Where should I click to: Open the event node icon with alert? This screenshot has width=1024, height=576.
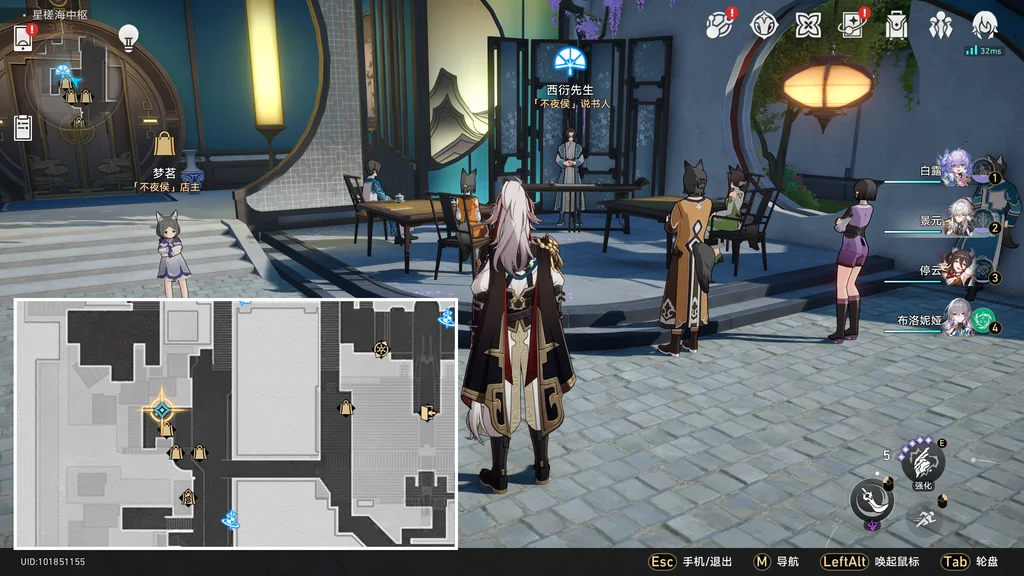click(x=720, y=25)
